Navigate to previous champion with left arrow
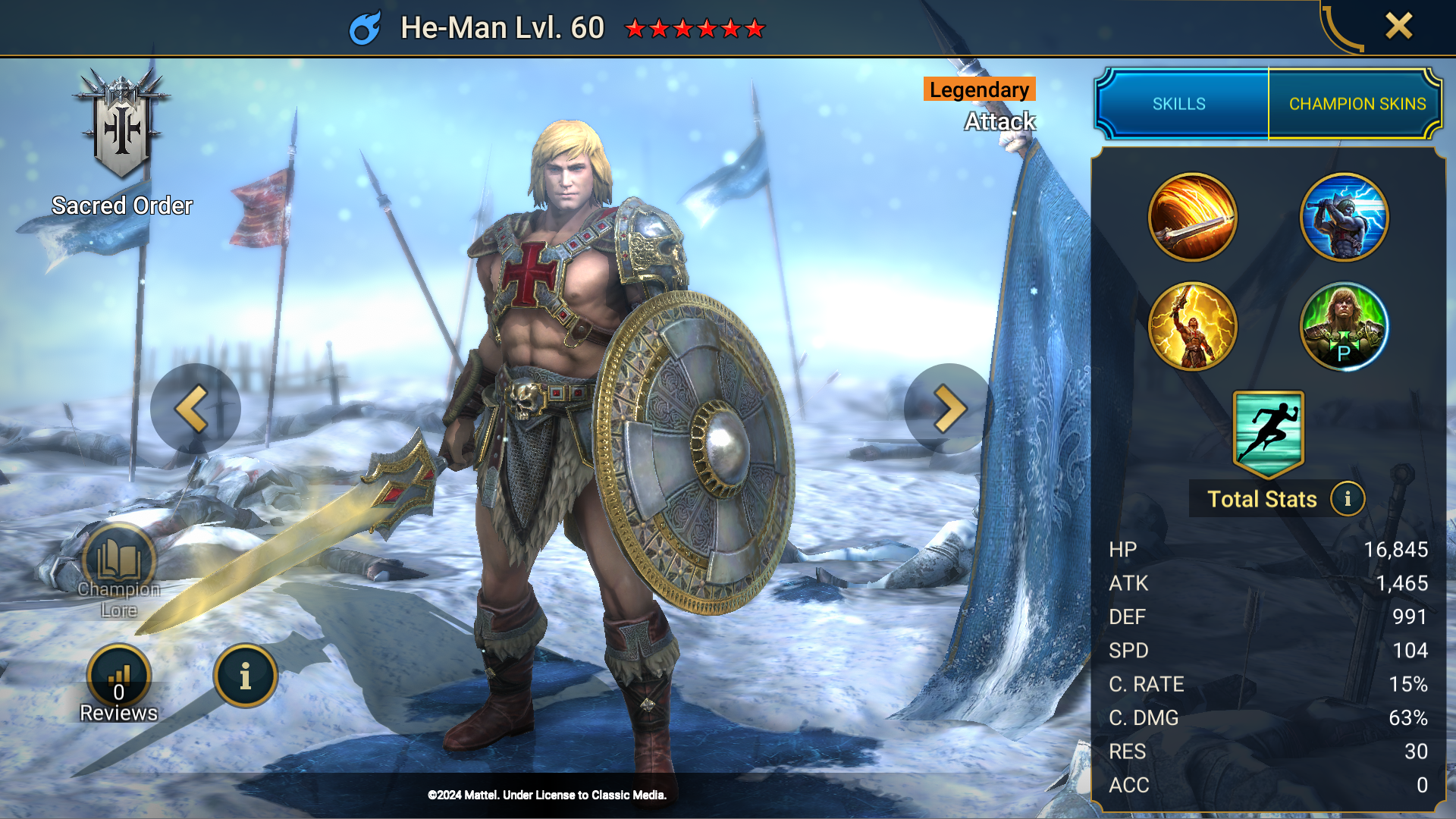 pos(195,408)
